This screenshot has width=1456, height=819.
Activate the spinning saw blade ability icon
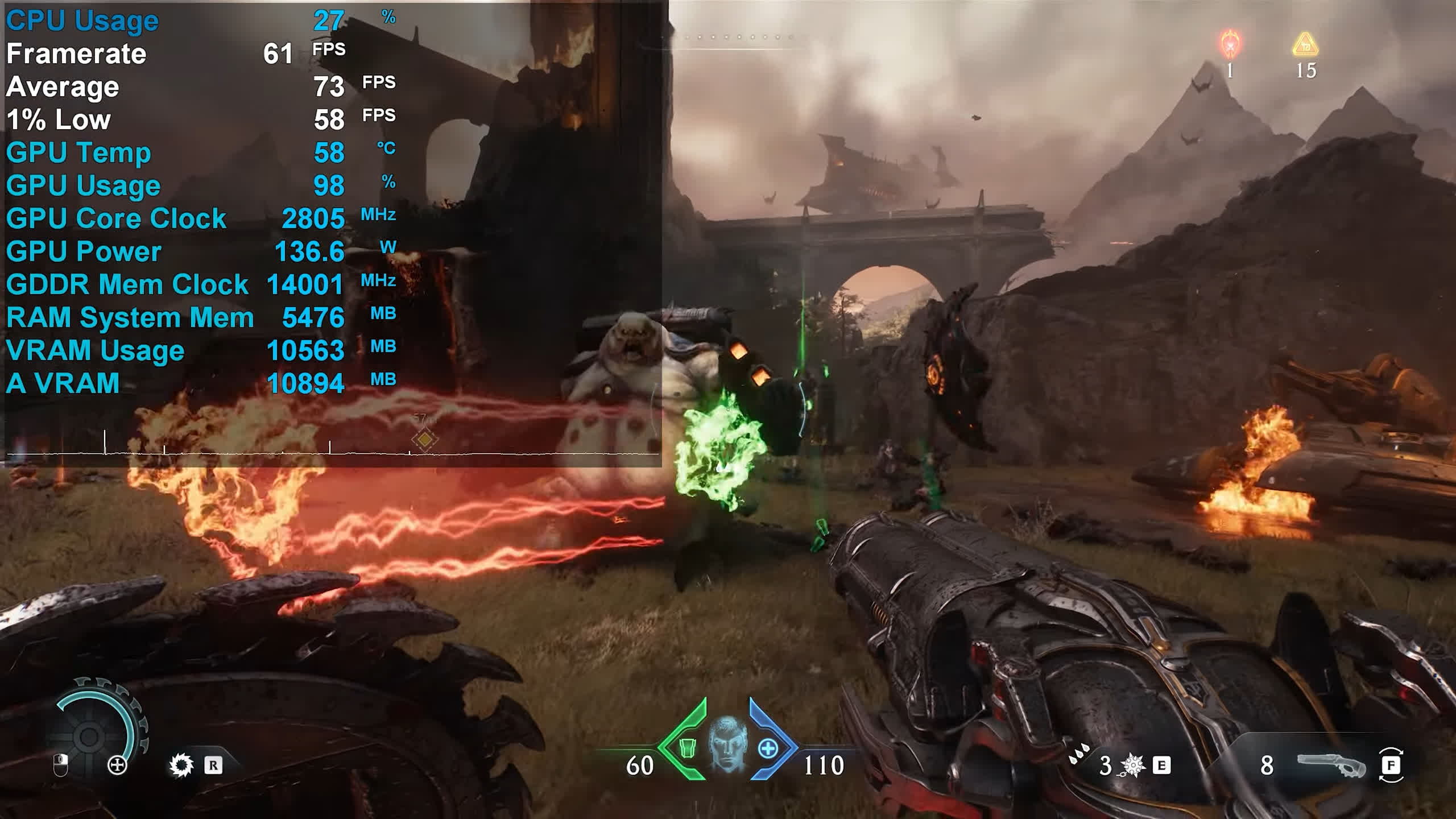click(x=182, y=766)
